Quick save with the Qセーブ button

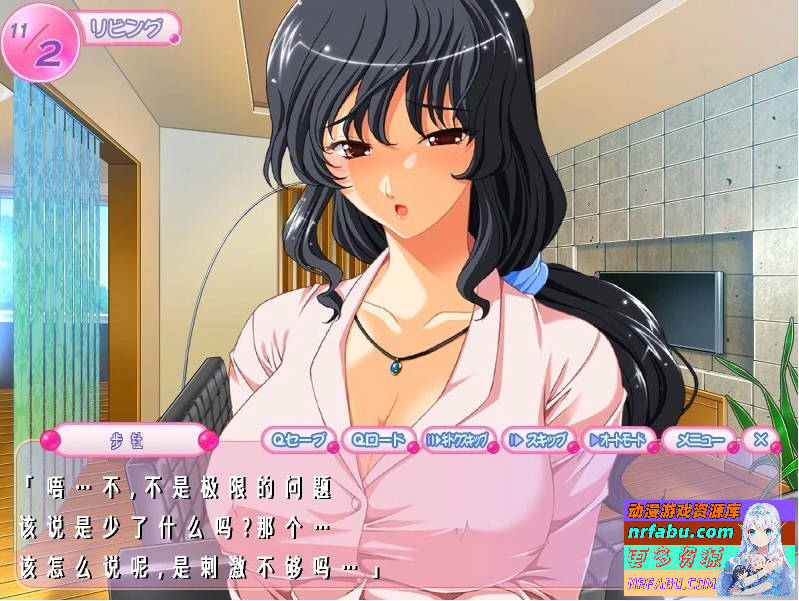coord(298,439)
